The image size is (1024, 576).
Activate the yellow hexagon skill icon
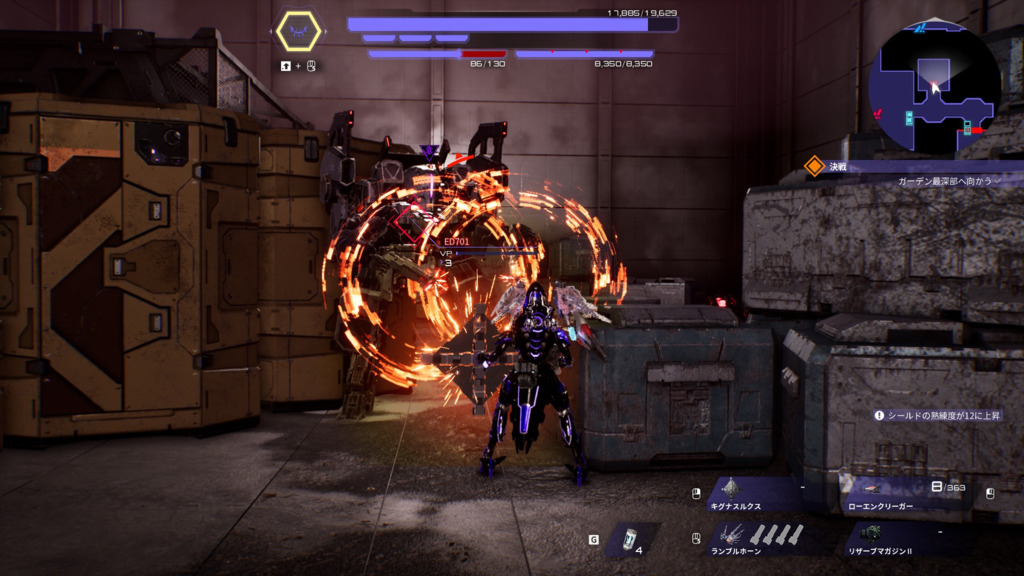click(298, 32)
